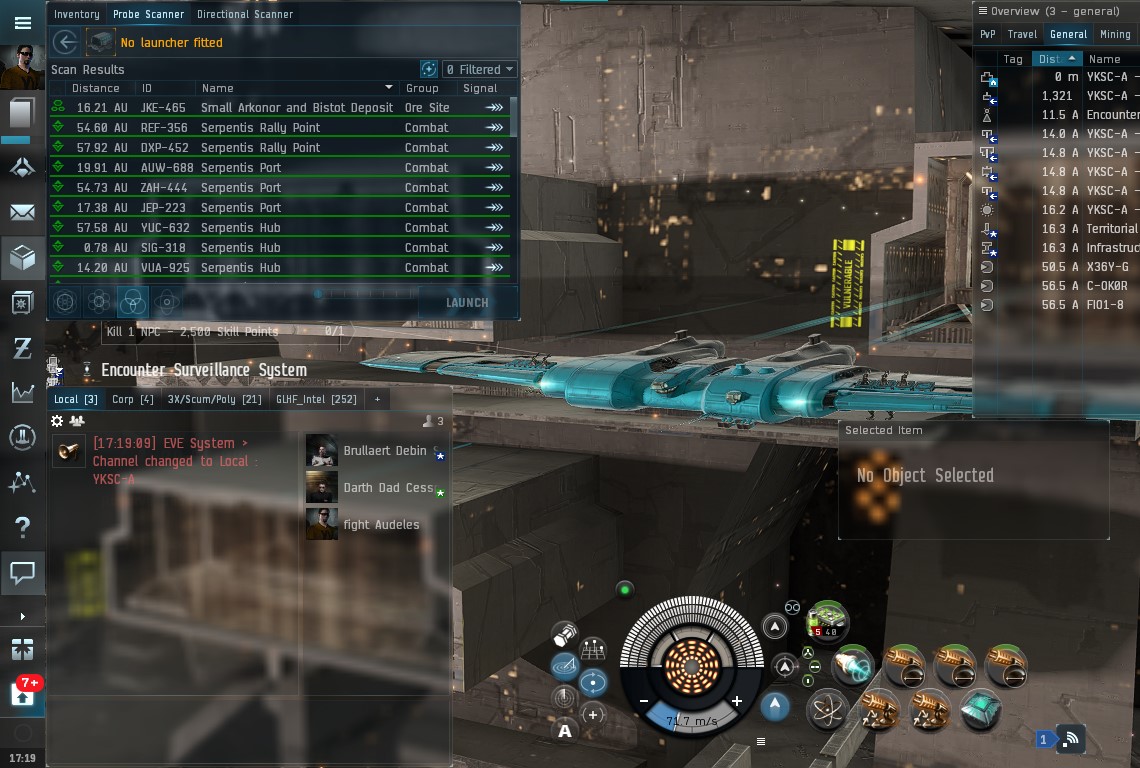Open the mail envelope icon in sidebar
Screen dimensions: 1140x768
coord(22,212)
